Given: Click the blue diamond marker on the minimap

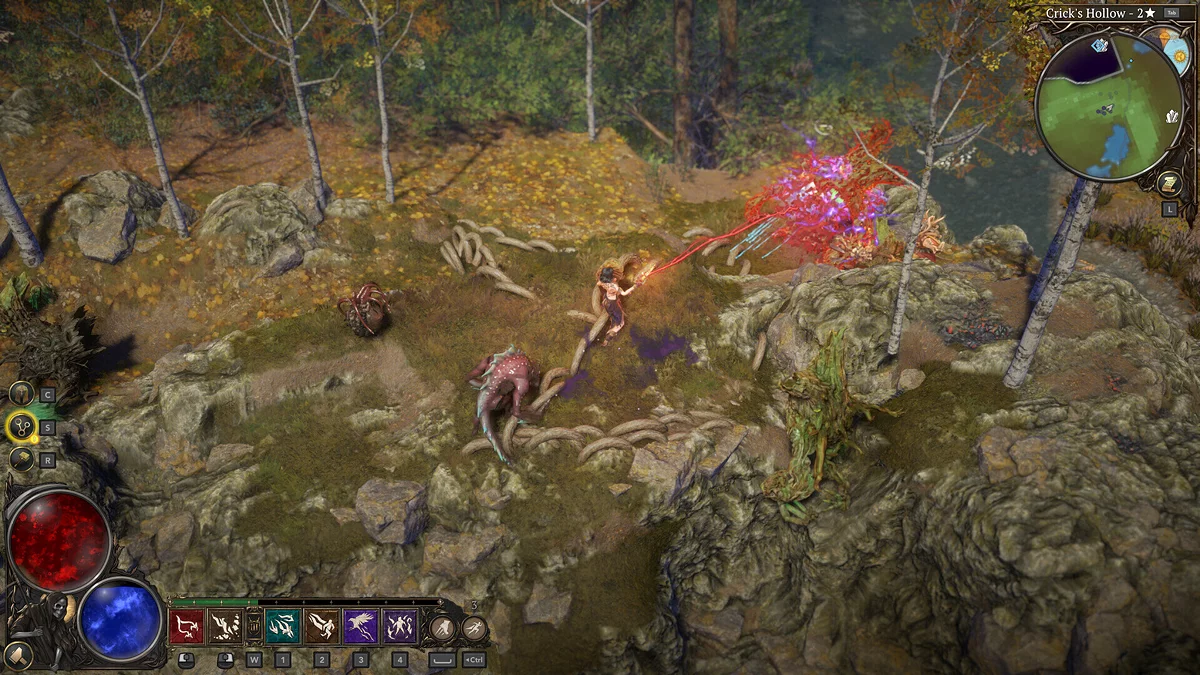Looking at the screenshot, I should click(1100, 46).
